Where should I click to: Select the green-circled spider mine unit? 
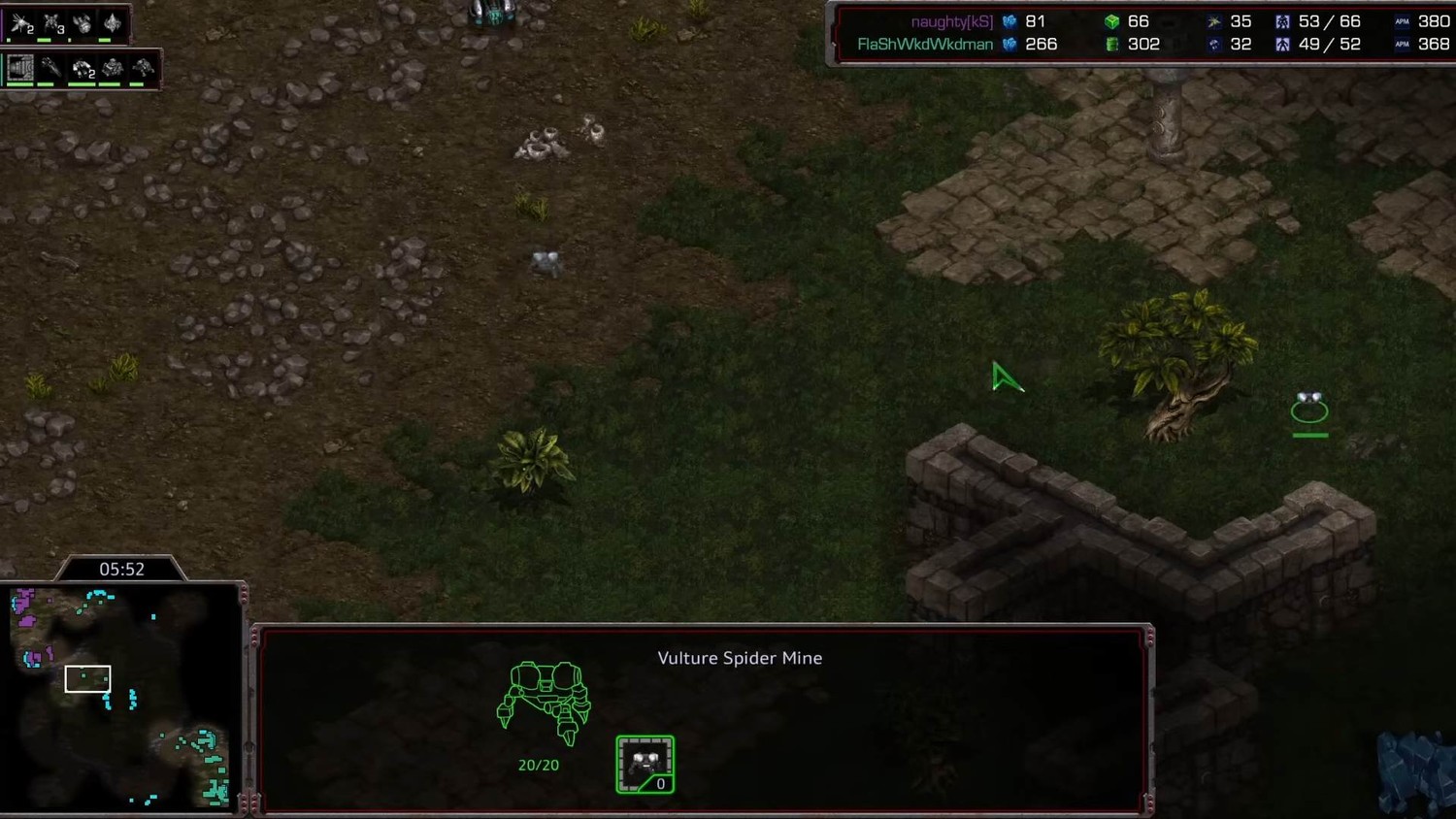click(x=1309, y=408)
